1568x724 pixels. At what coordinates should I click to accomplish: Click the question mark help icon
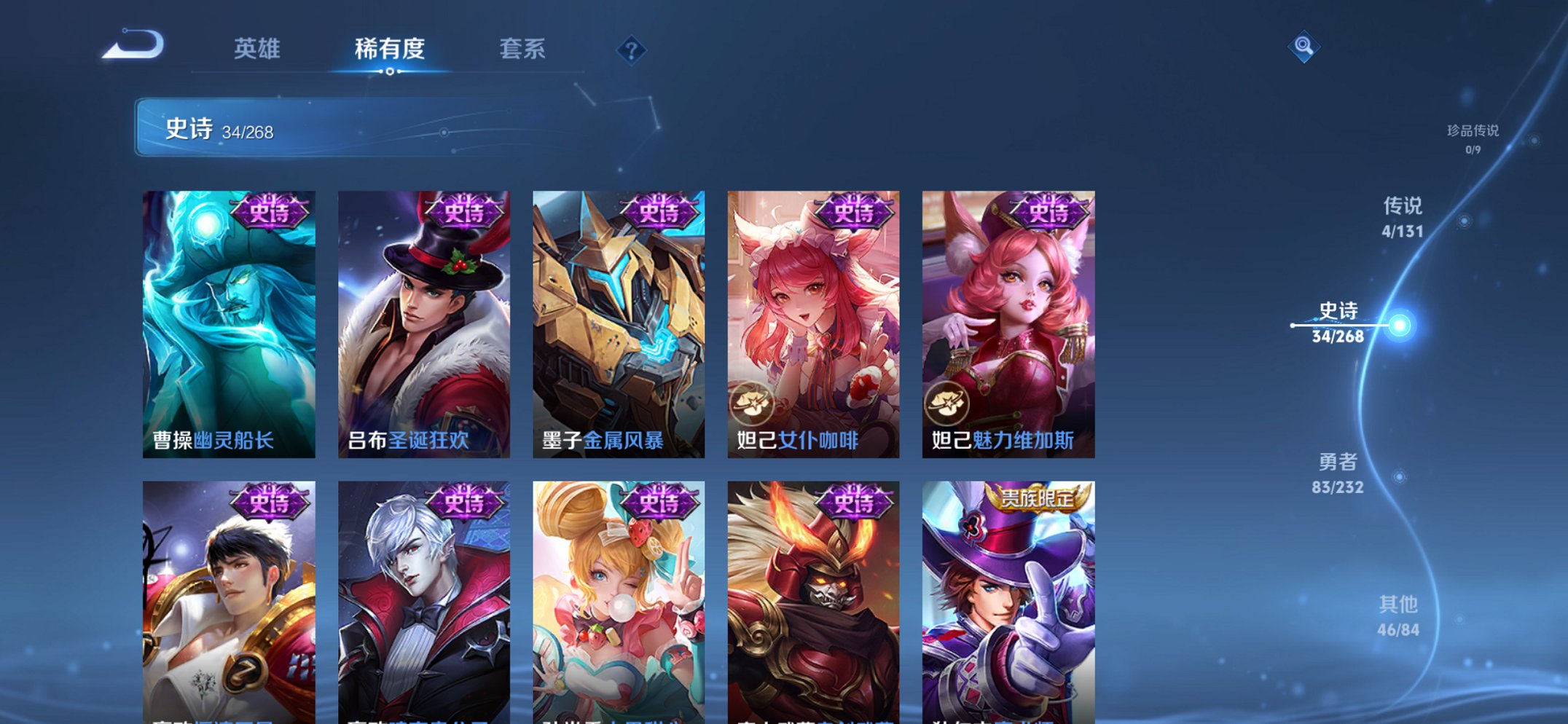click(631, 50)
